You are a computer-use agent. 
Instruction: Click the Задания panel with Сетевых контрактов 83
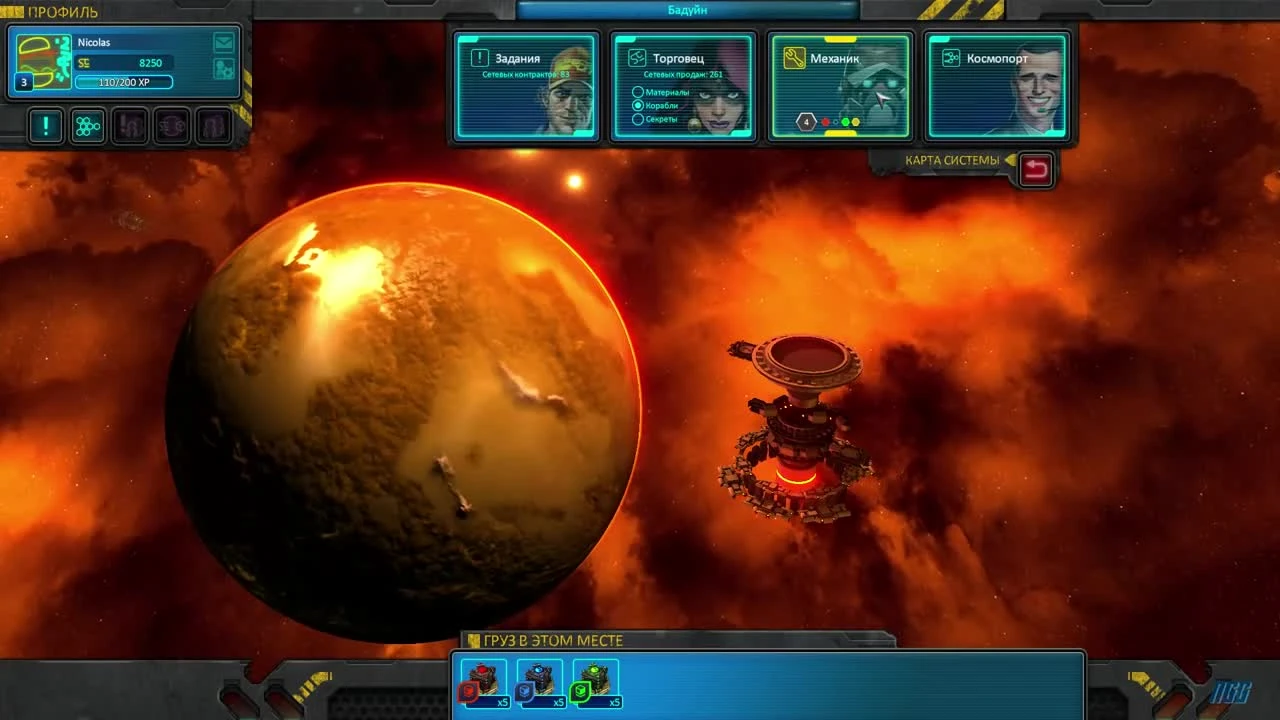[x=525, y=85]
